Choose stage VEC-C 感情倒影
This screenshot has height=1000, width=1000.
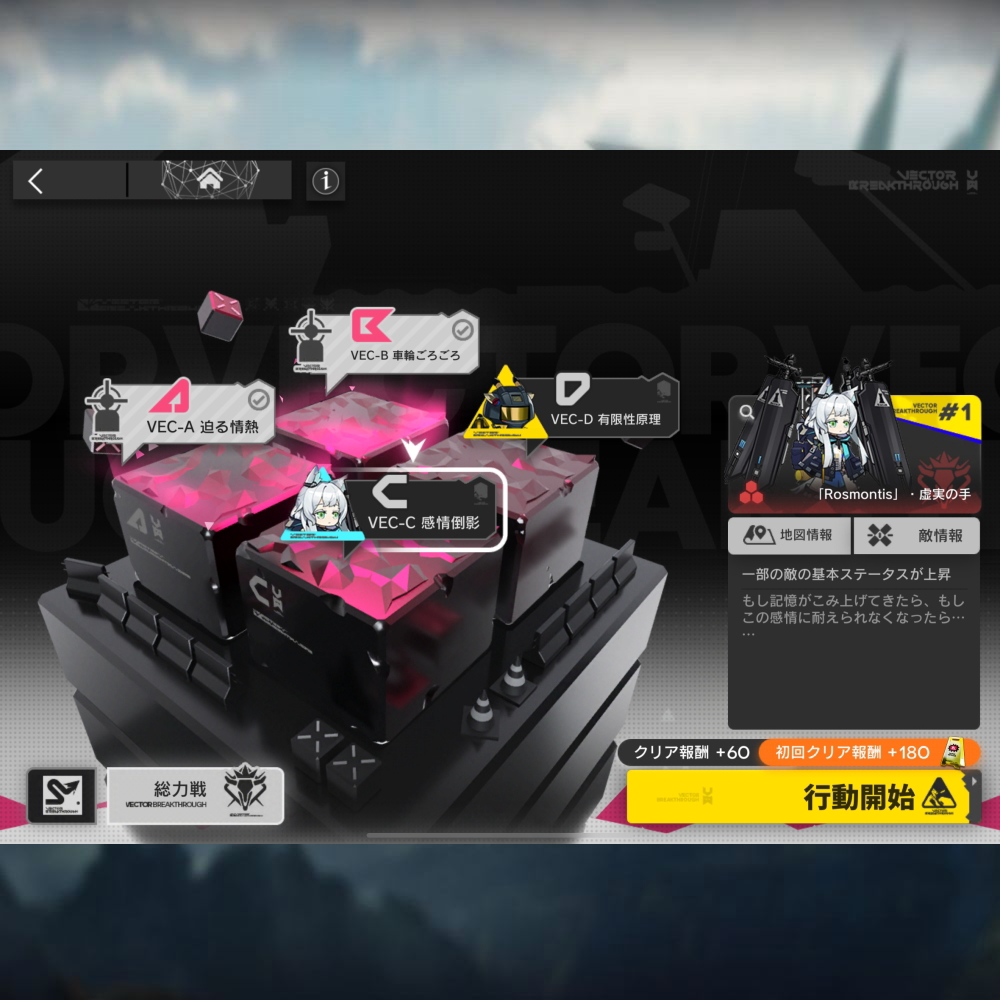pyautogui.click(x=425, y=509)
